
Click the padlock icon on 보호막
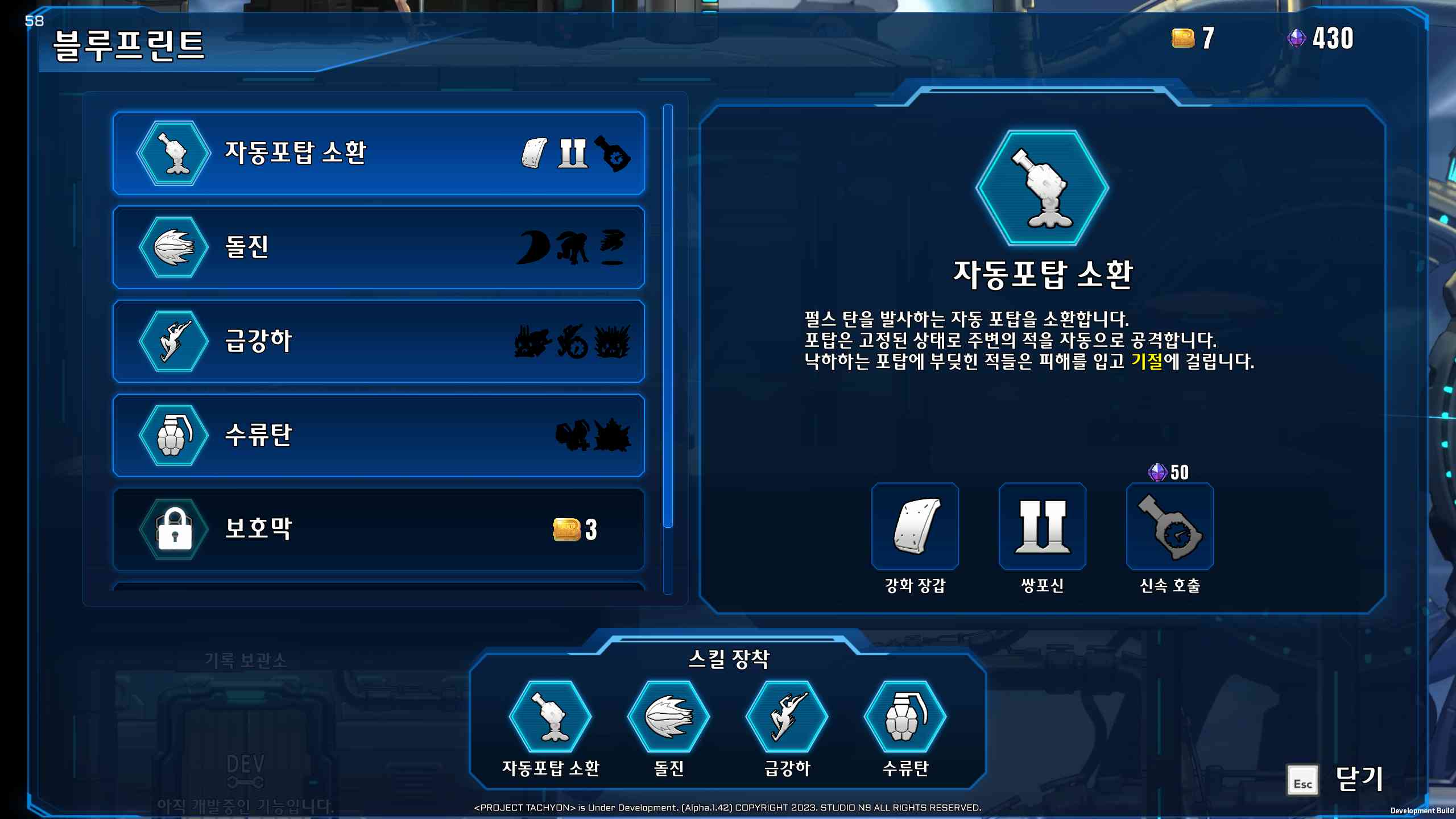[173, 528]
